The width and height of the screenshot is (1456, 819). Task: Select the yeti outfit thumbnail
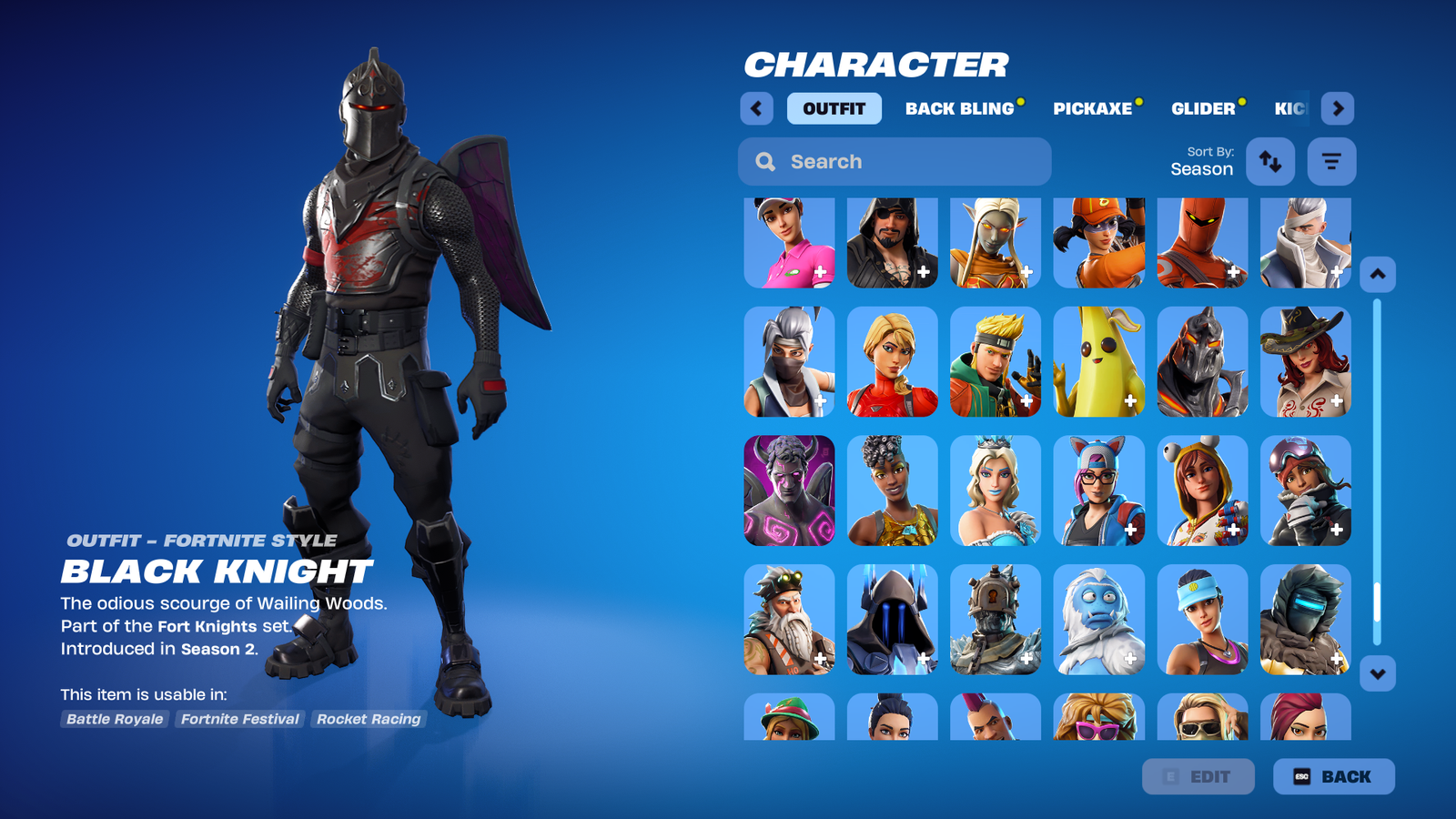coord(1098,620)
